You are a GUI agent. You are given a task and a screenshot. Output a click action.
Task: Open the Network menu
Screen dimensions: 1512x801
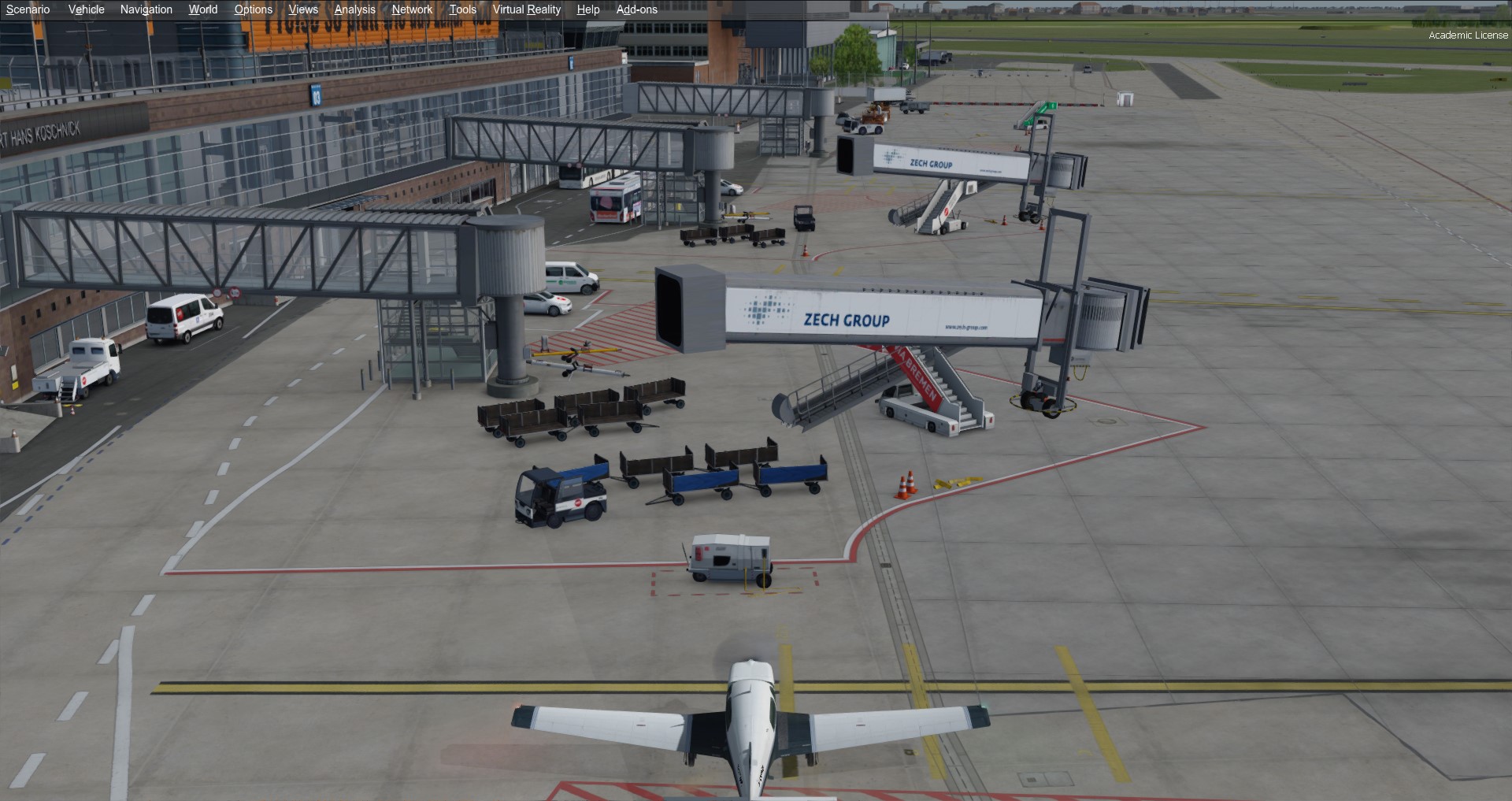click(412, 9)
